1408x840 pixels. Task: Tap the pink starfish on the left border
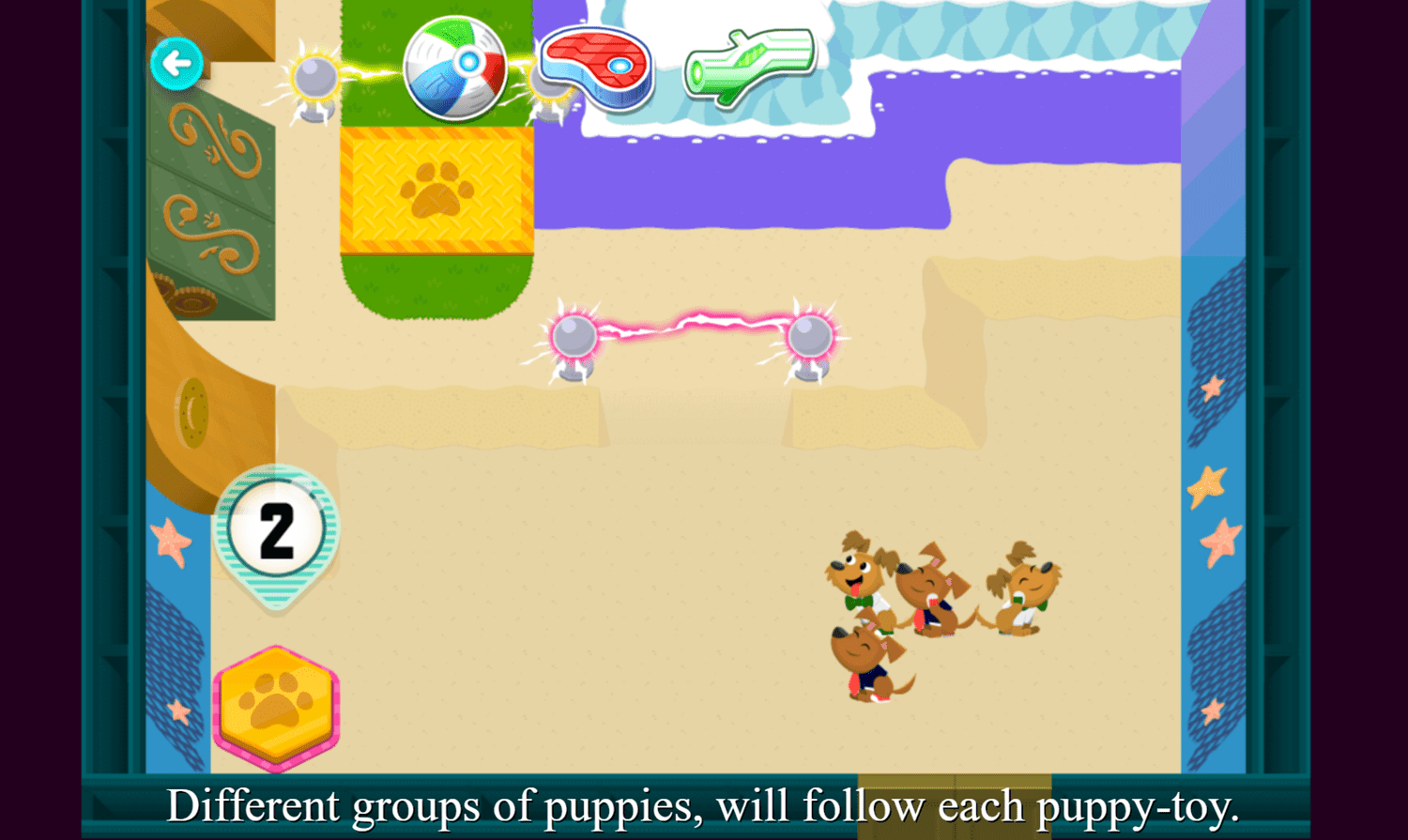[x=169, y=539]
